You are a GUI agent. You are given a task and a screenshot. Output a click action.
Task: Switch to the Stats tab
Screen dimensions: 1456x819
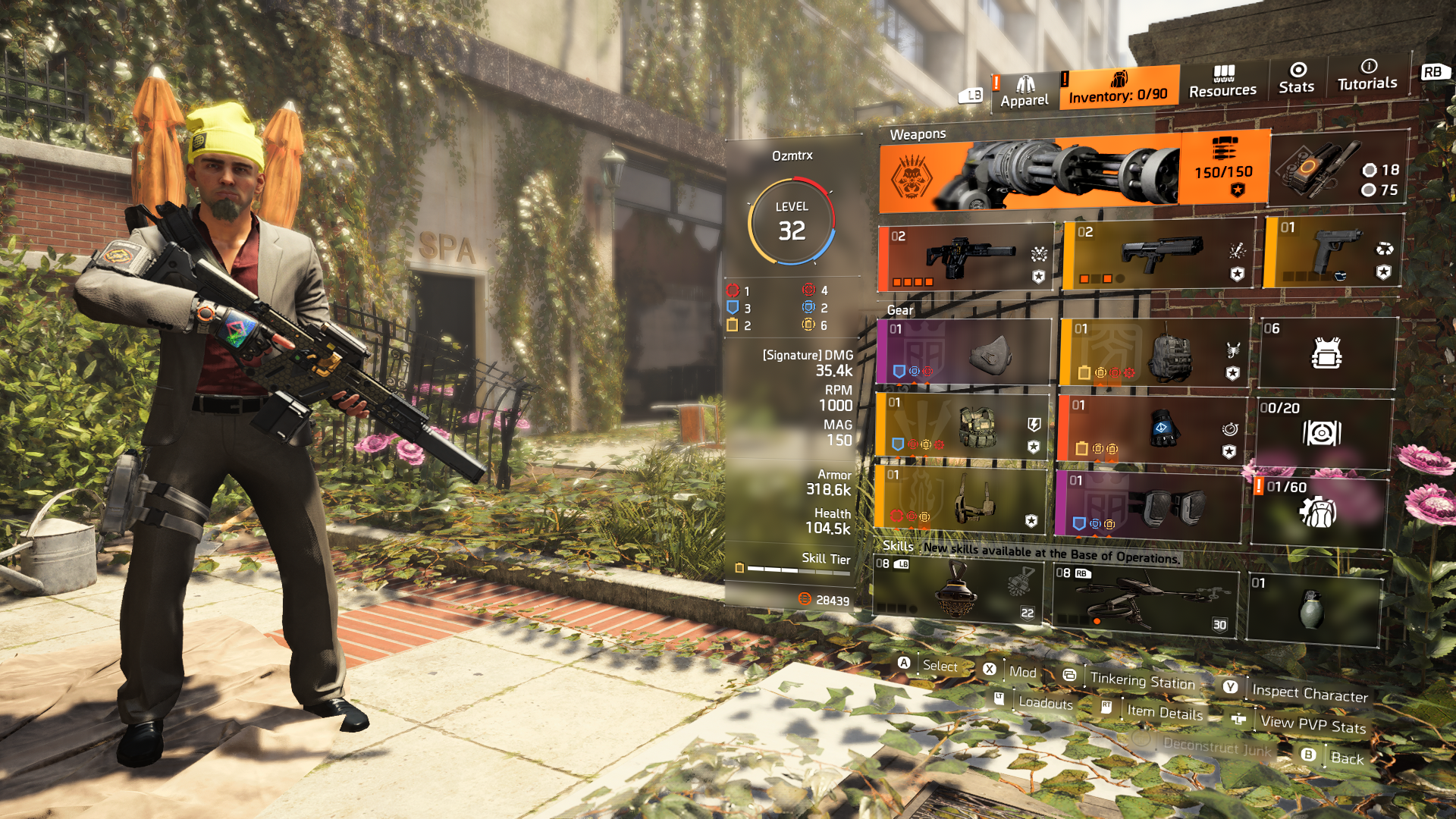point(1296,83)
